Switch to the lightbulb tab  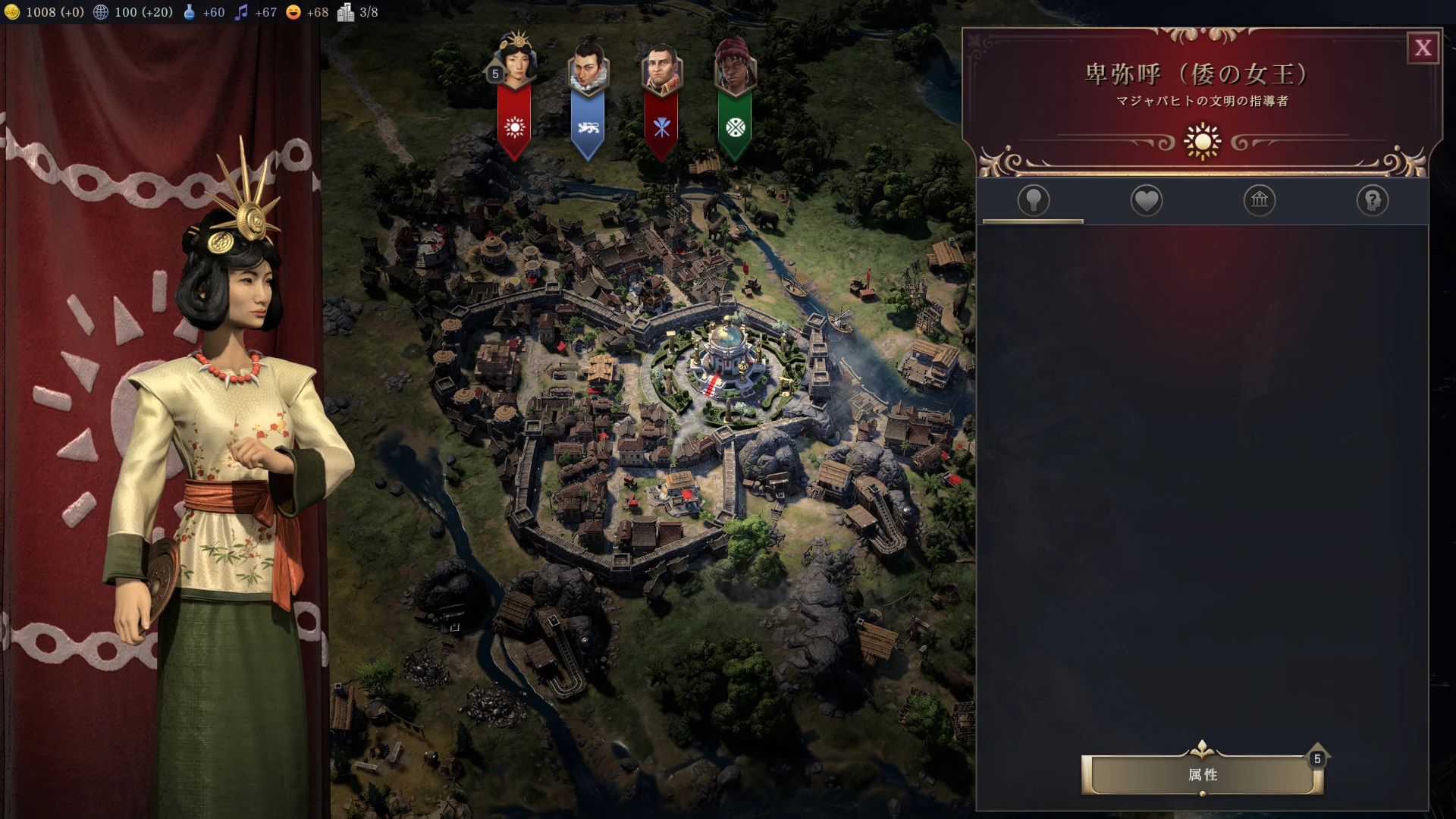tap(1033, 200)
